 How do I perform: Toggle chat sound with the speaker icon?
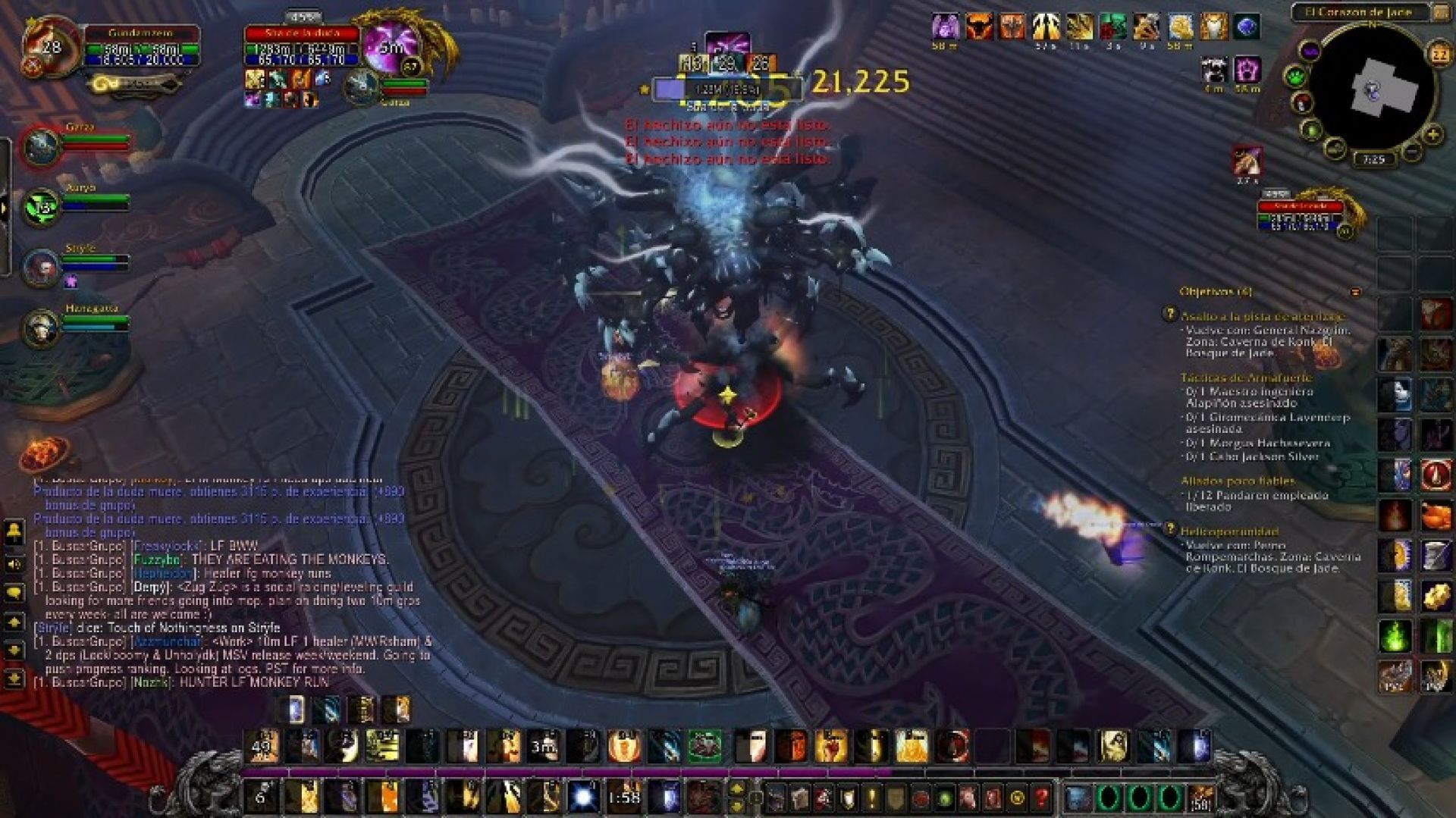pyautogui.click(x=13, y=565)
